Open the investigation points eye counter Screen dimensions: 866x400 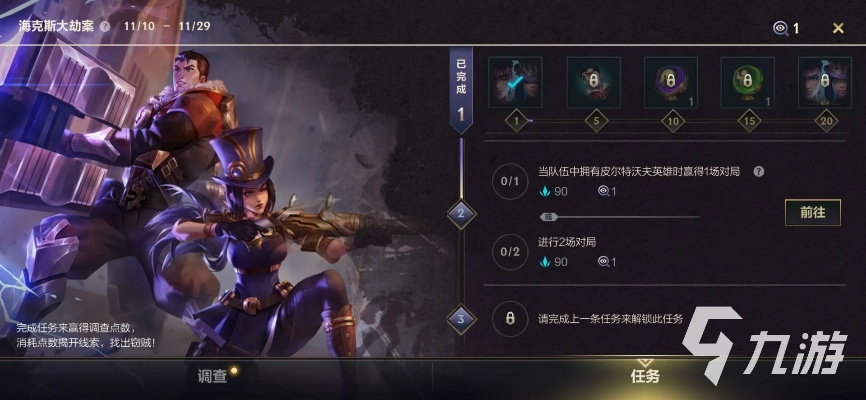[x=786, y=28]
